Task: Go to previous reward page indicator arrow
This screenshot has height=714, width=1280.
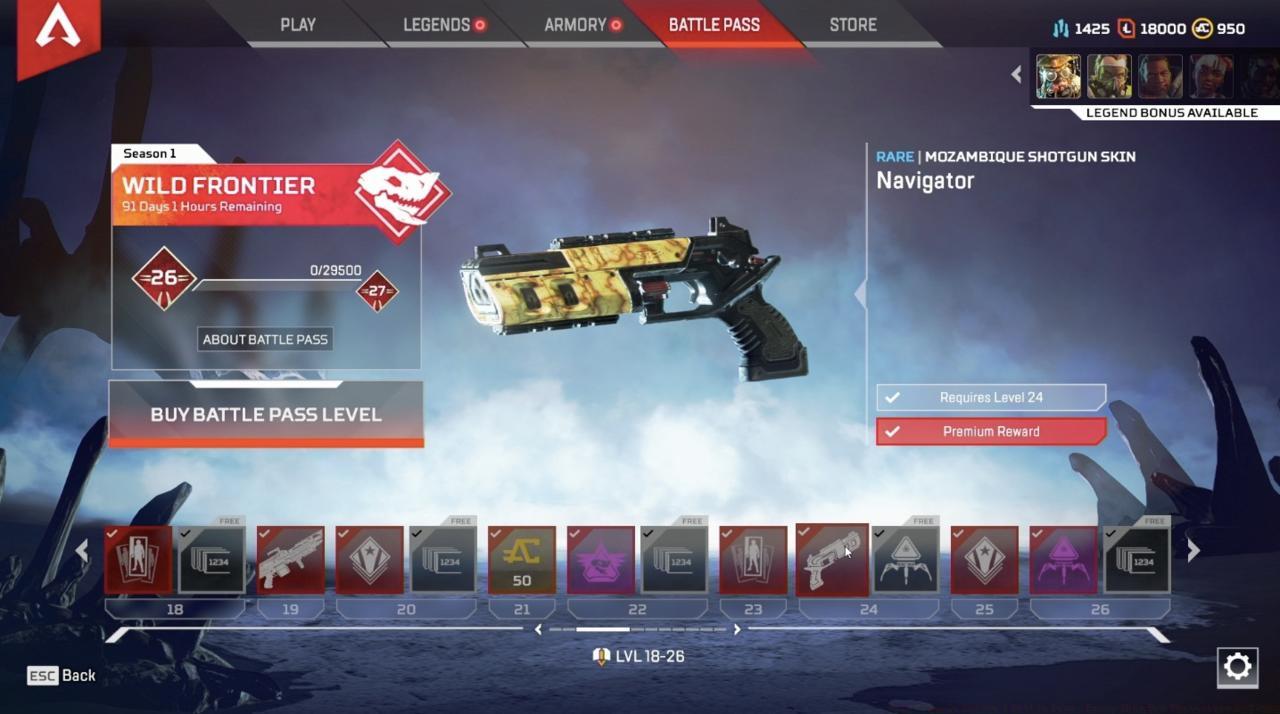Action: point(539,630)
